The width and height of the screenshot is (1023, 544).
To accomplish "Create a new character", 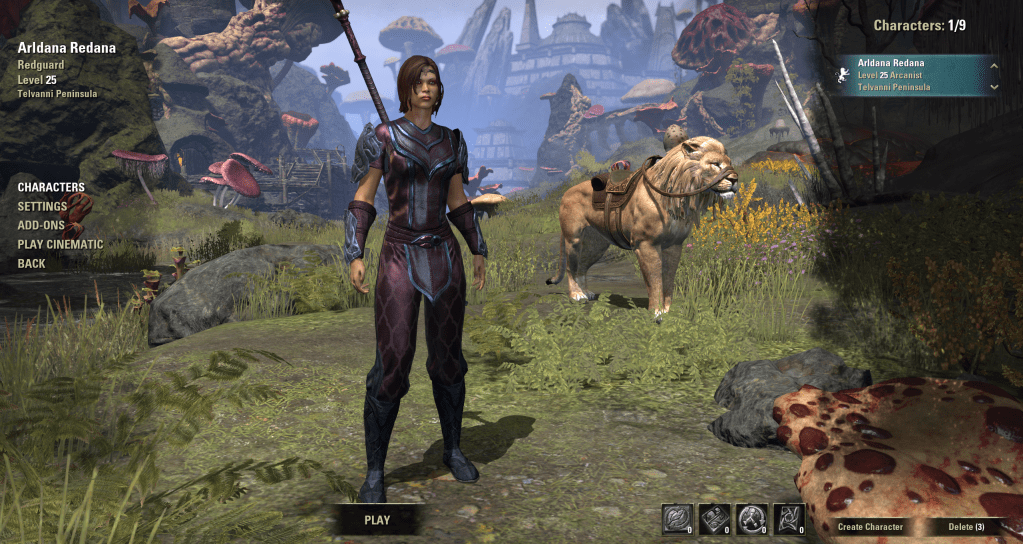I will tap(870, 527).
